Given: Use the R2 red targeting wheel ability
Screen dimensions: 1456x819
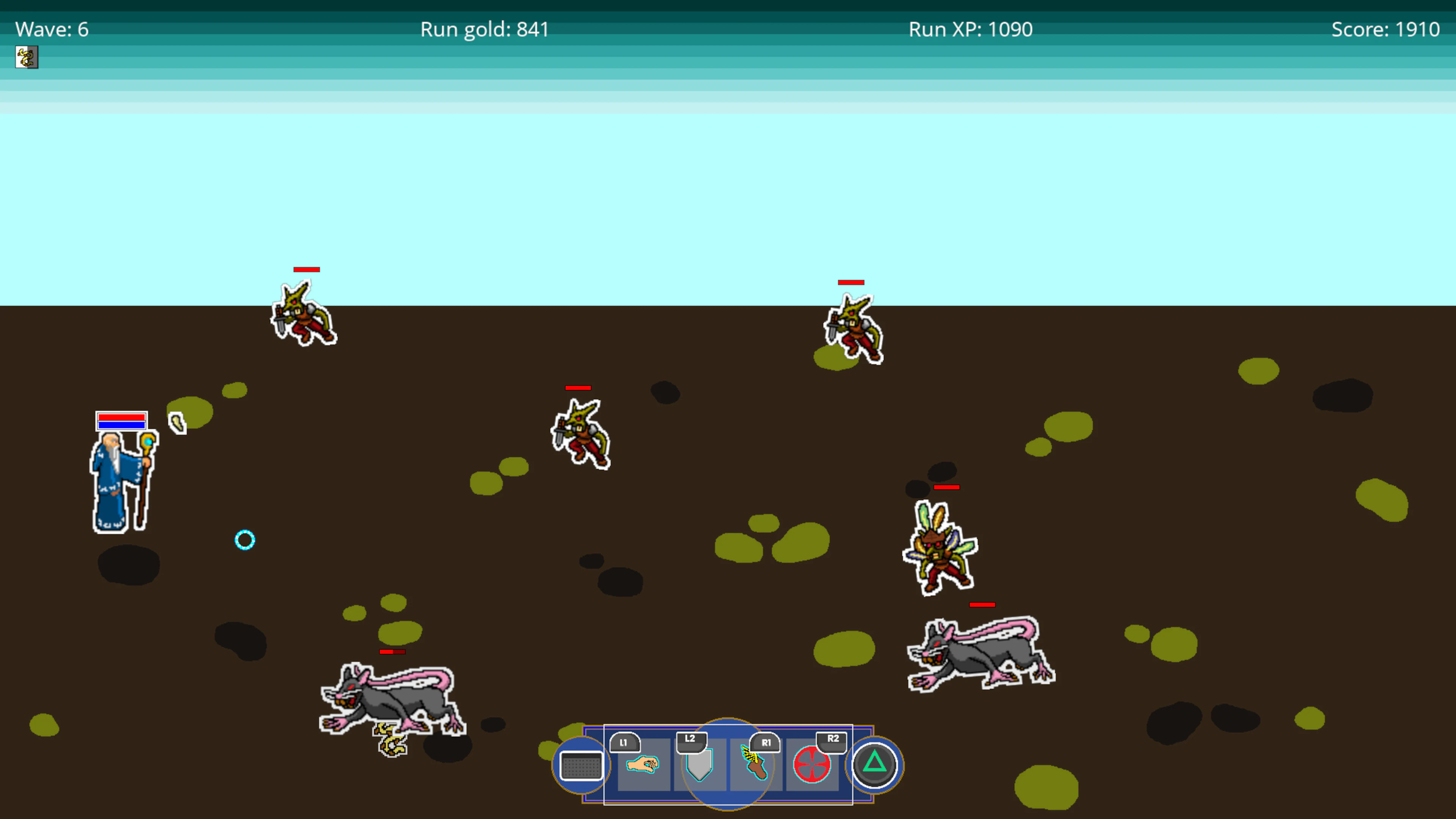Looking at the screenshot, I should coord(813,766).
